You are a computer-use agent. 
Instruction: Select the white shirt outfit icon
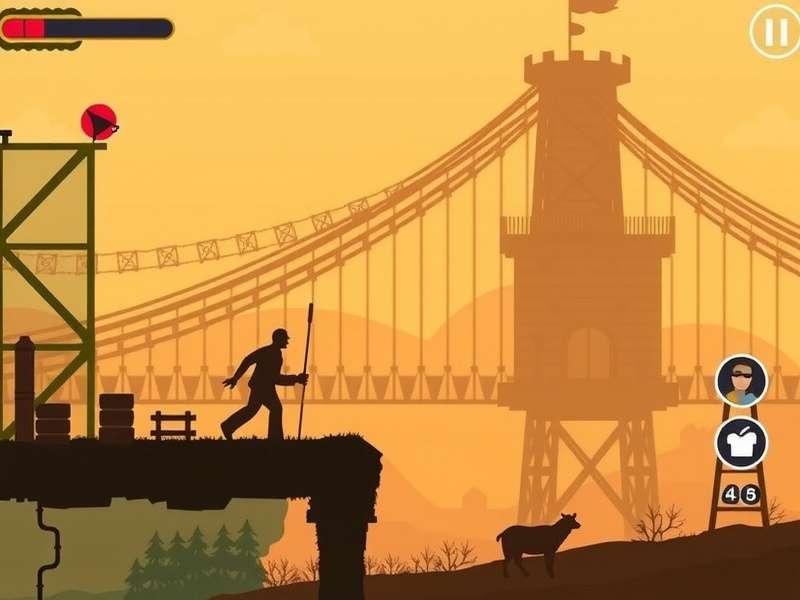[741, 443]
